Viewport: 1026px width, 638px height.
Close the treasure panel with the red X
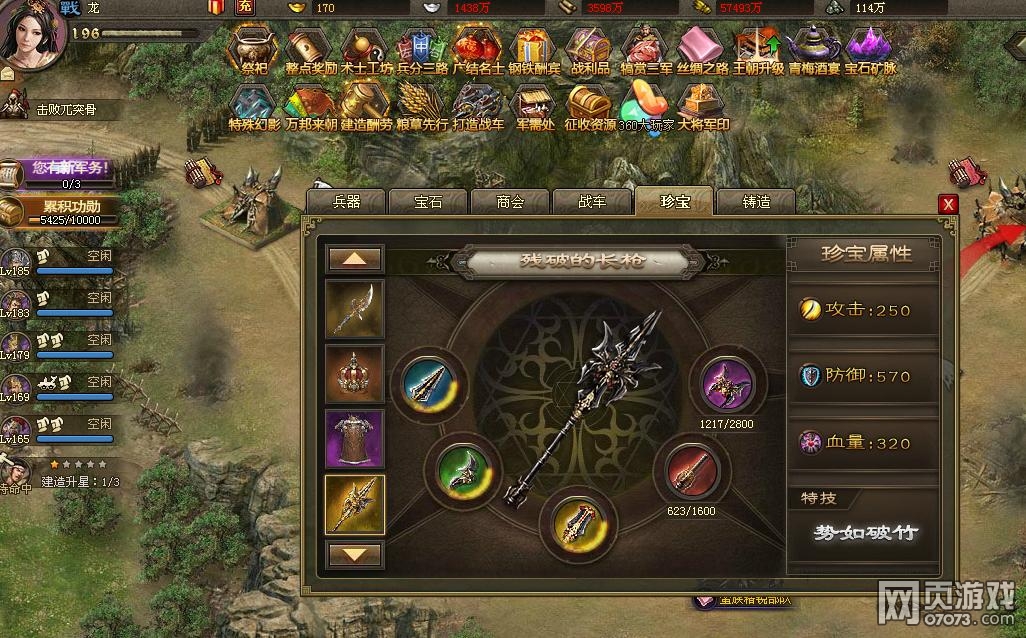tap(948, 204)
